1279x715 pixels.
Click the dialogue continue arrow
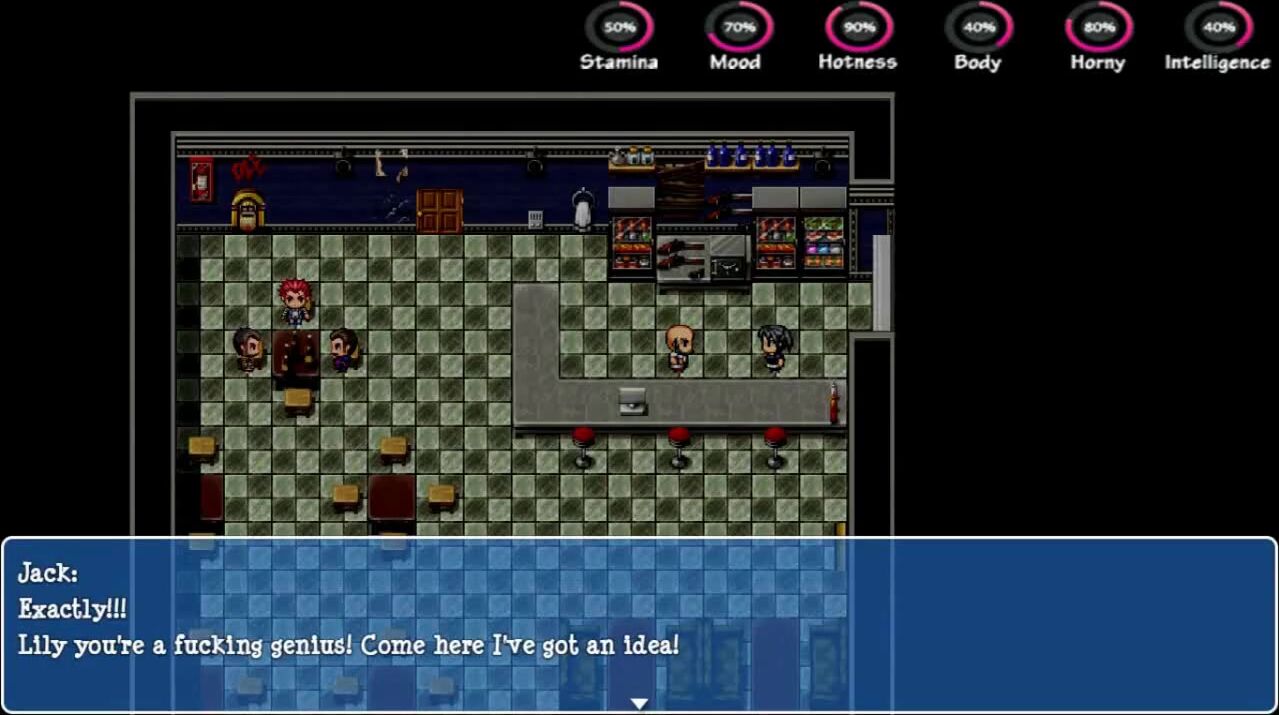point(639,703)
